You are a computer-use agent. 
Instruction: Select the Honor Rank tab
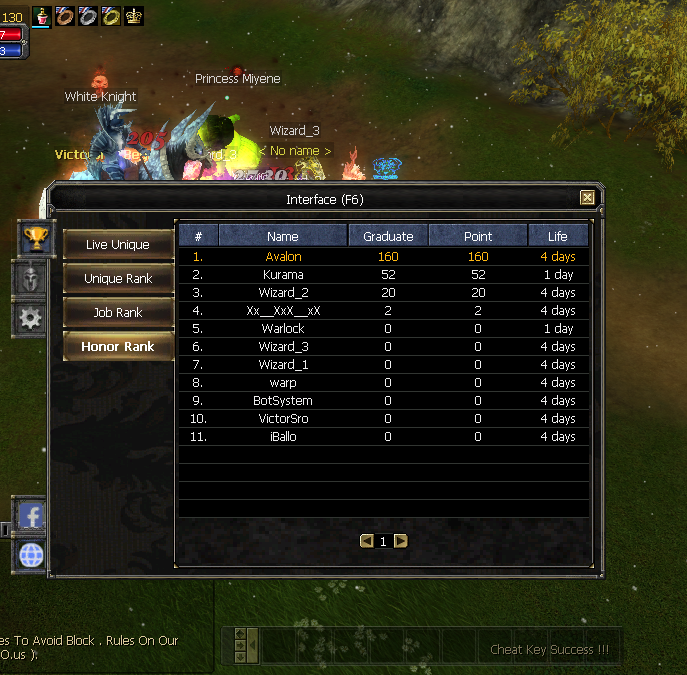[118, 347]
